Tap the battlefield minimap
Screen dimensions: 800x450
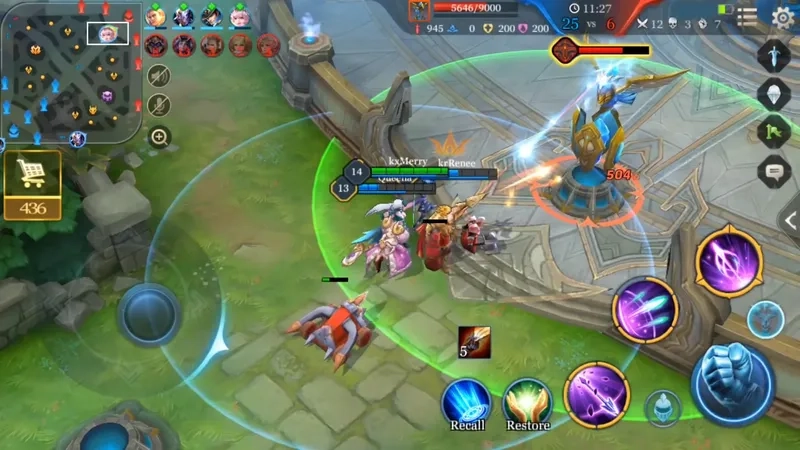(71, 73)
